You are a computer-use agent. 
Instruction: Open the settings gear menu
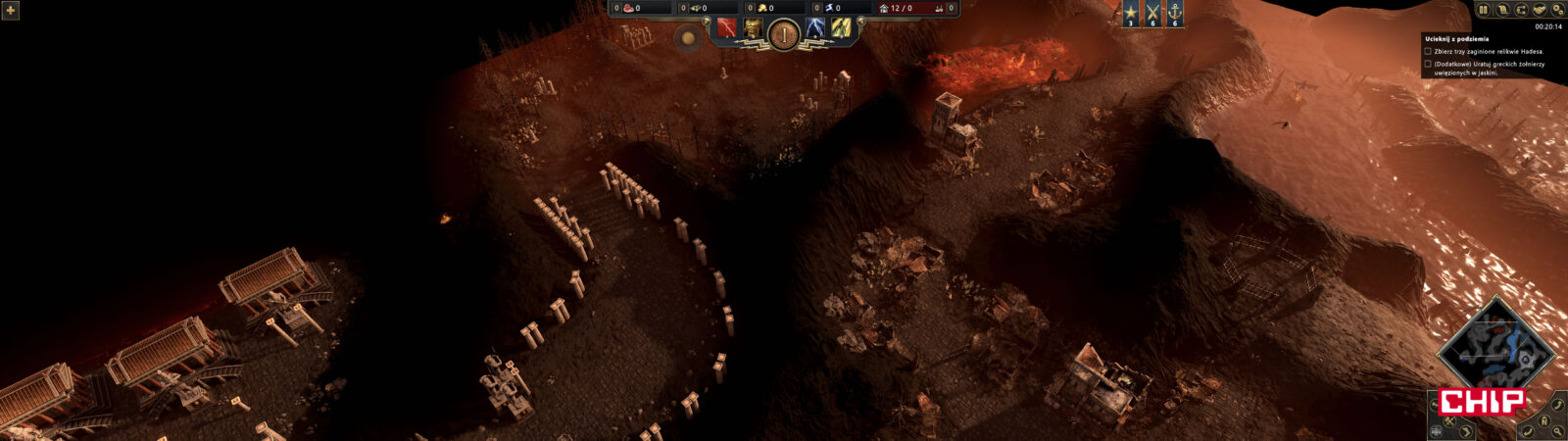[x=1557, y=10]
